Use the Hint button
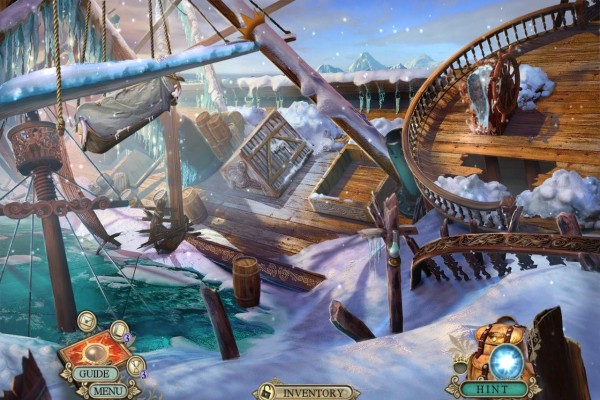 pyautogui.click(x=494, y=388)
